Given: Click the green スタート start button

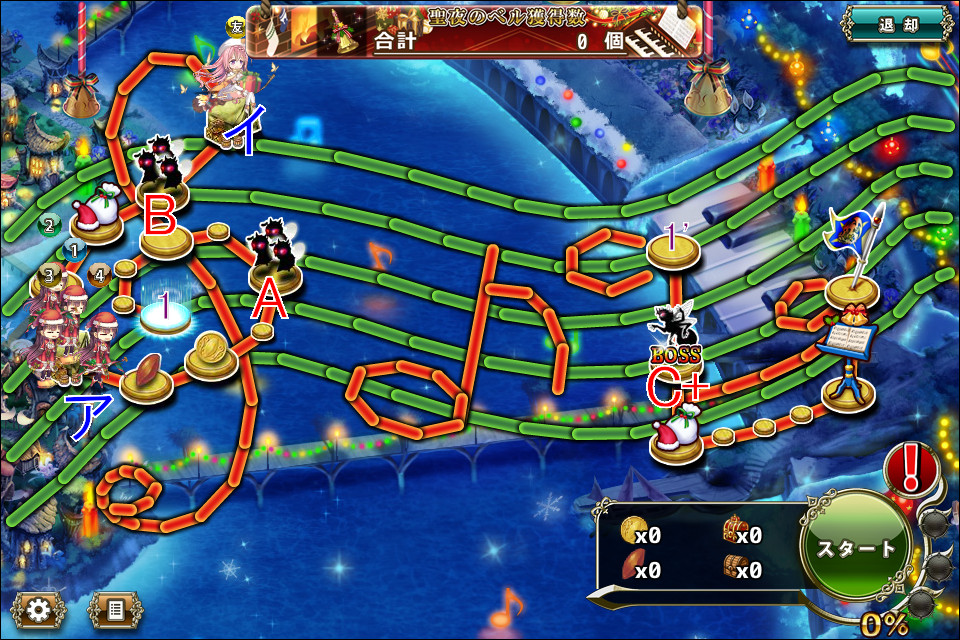Looking at the screenshot, I should [856, 549].
